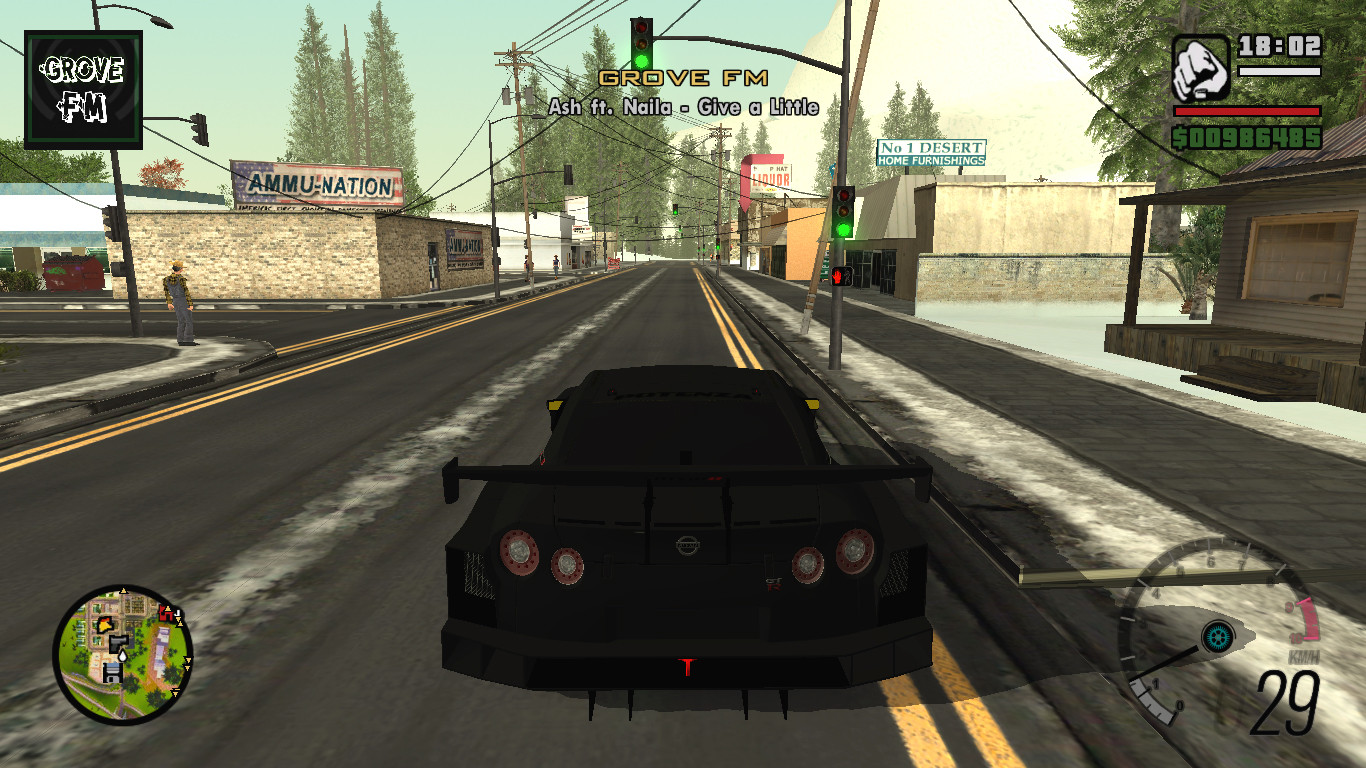Click the yellow player marker on the minimap

(x=103, y=625)
